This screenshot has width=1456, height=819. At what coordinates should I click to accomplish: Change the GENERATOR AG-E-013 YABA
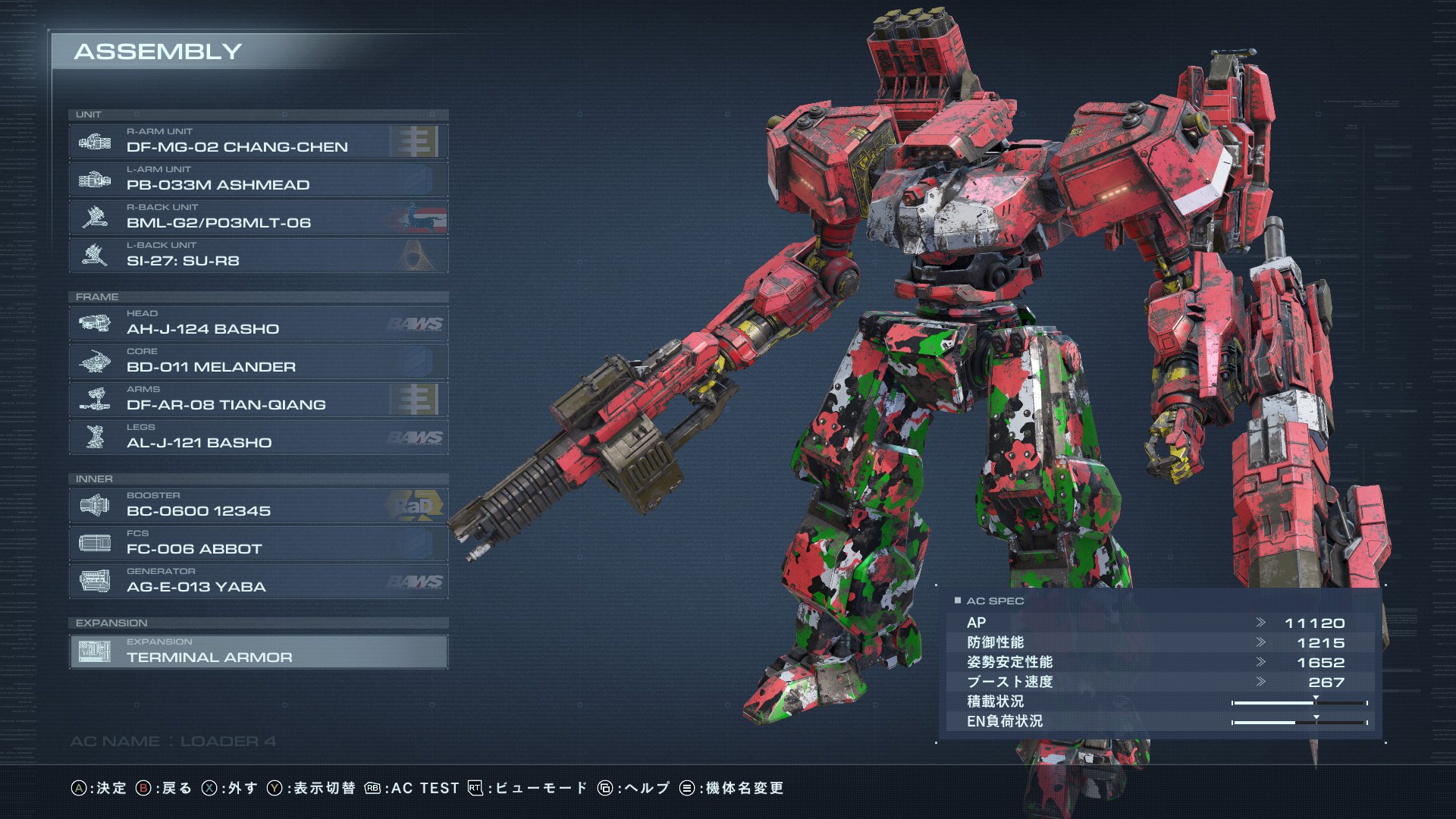[x=258, y=581]
